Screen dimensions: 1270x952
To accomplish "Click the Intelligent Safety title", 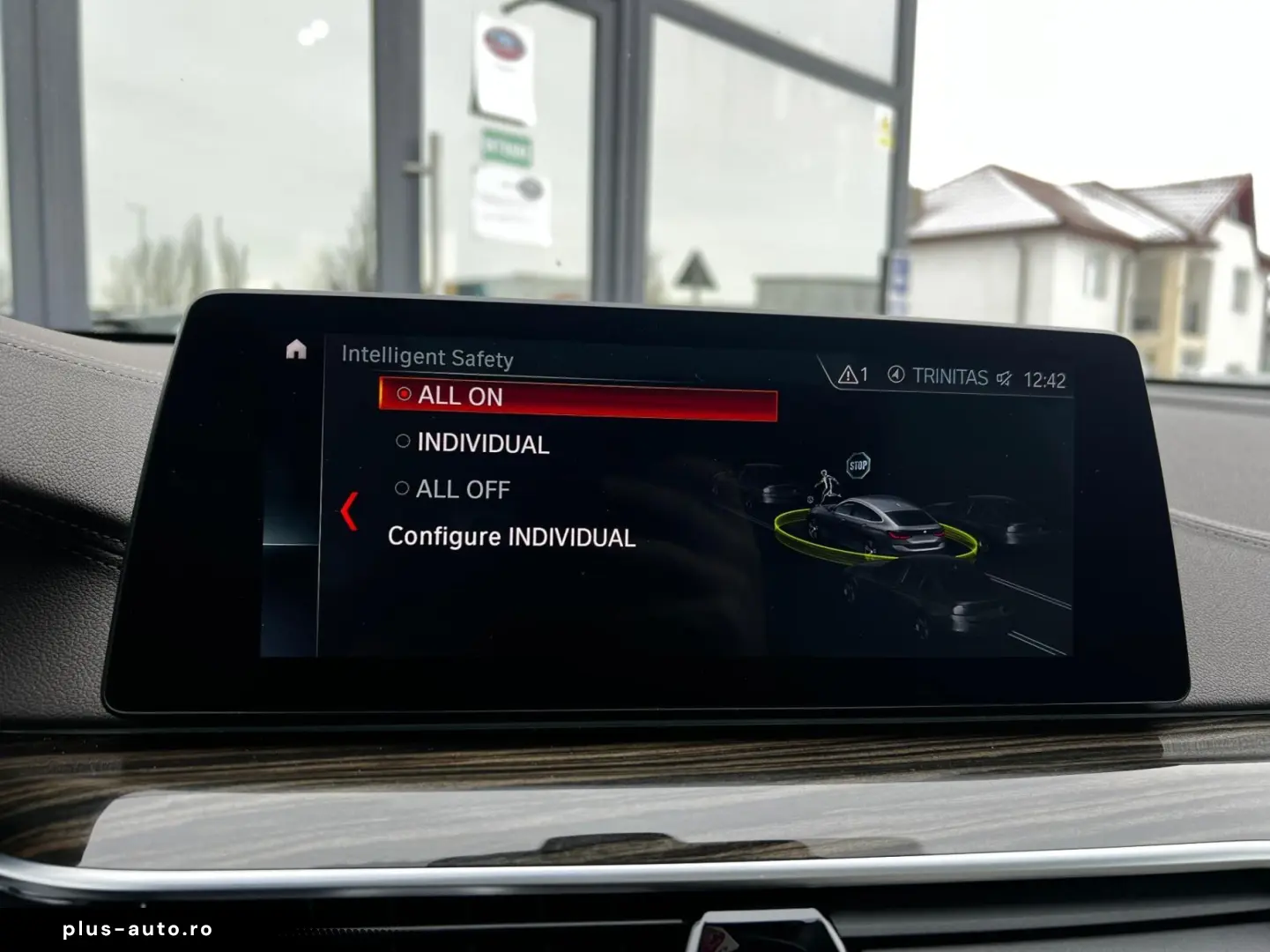I will click(428, 358).
